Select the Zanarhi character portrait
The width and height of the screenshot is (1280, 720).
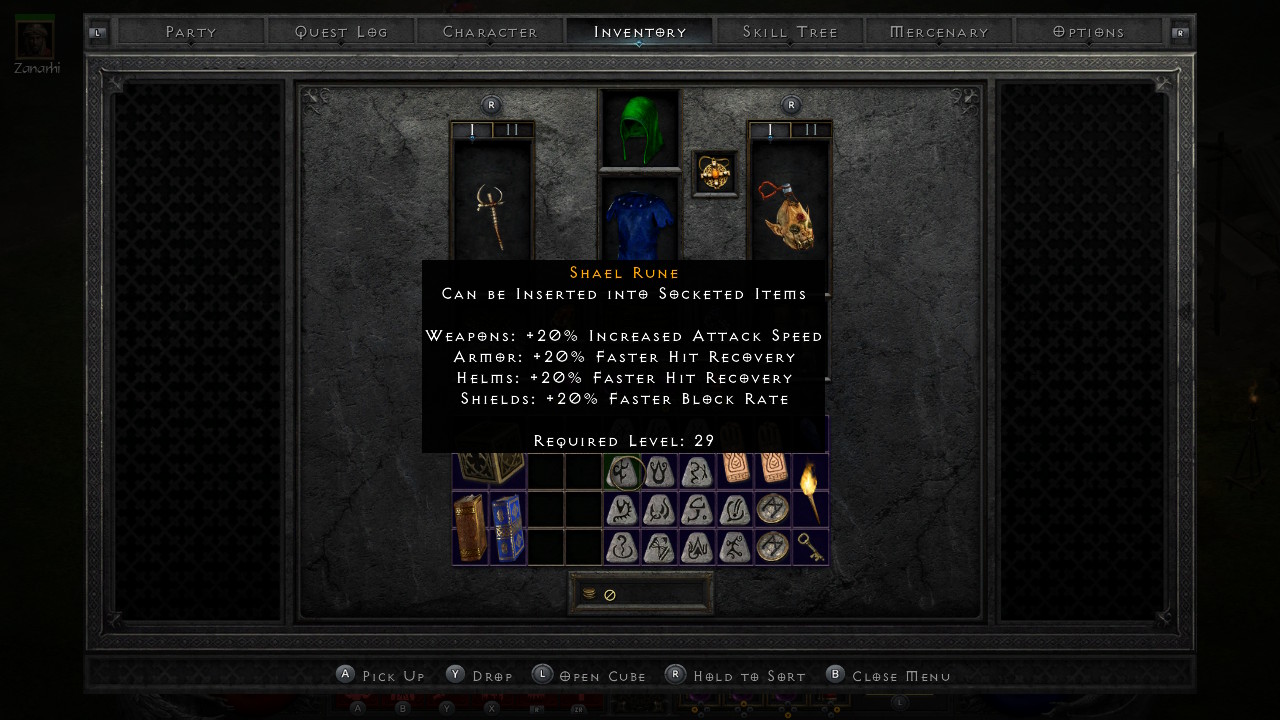click(x=35, y=38)
